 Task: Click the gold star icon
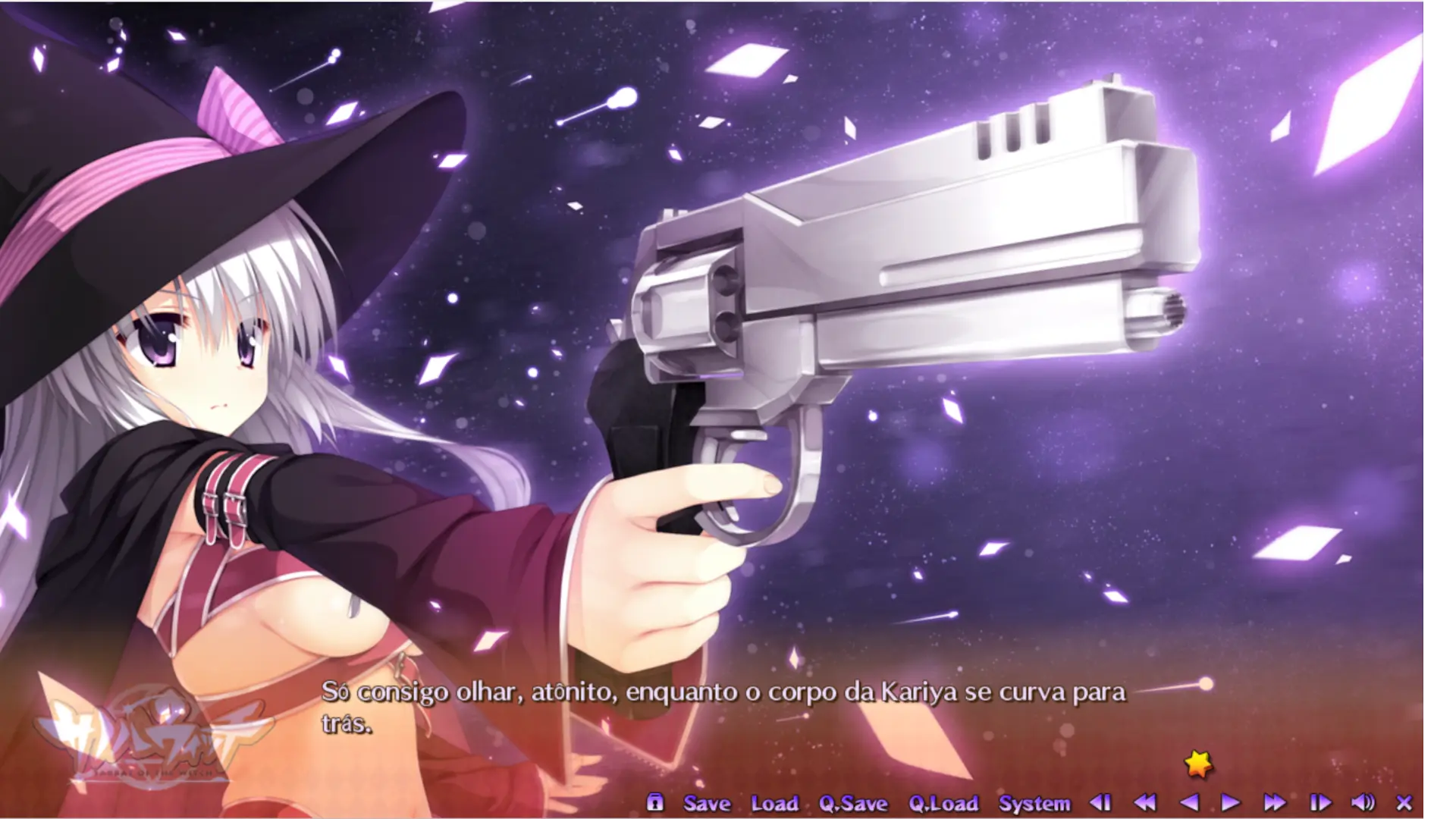coord(1198,764)
